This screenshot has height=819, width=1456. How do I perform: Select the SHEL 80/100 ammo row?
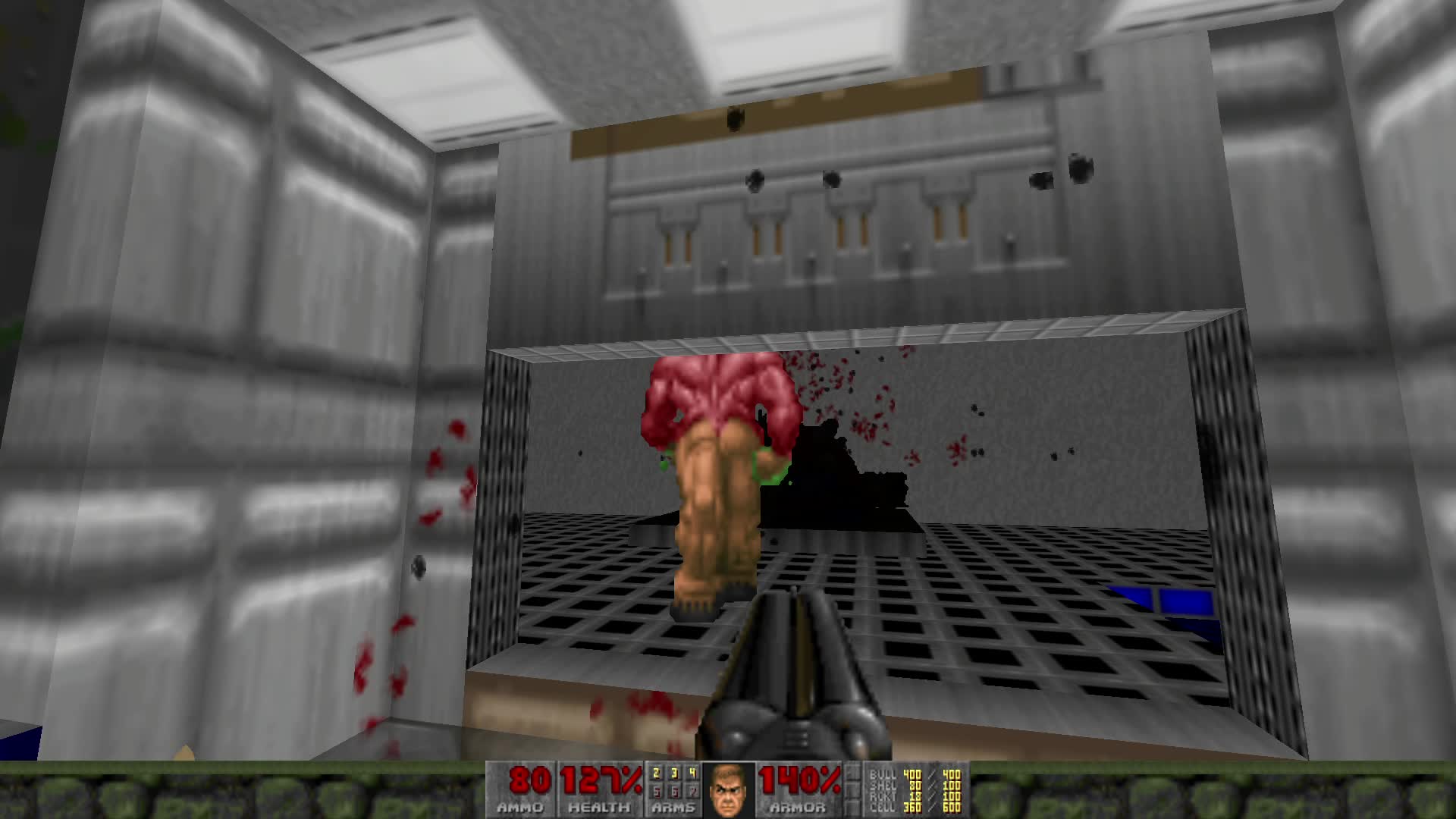tap(914, 786)
